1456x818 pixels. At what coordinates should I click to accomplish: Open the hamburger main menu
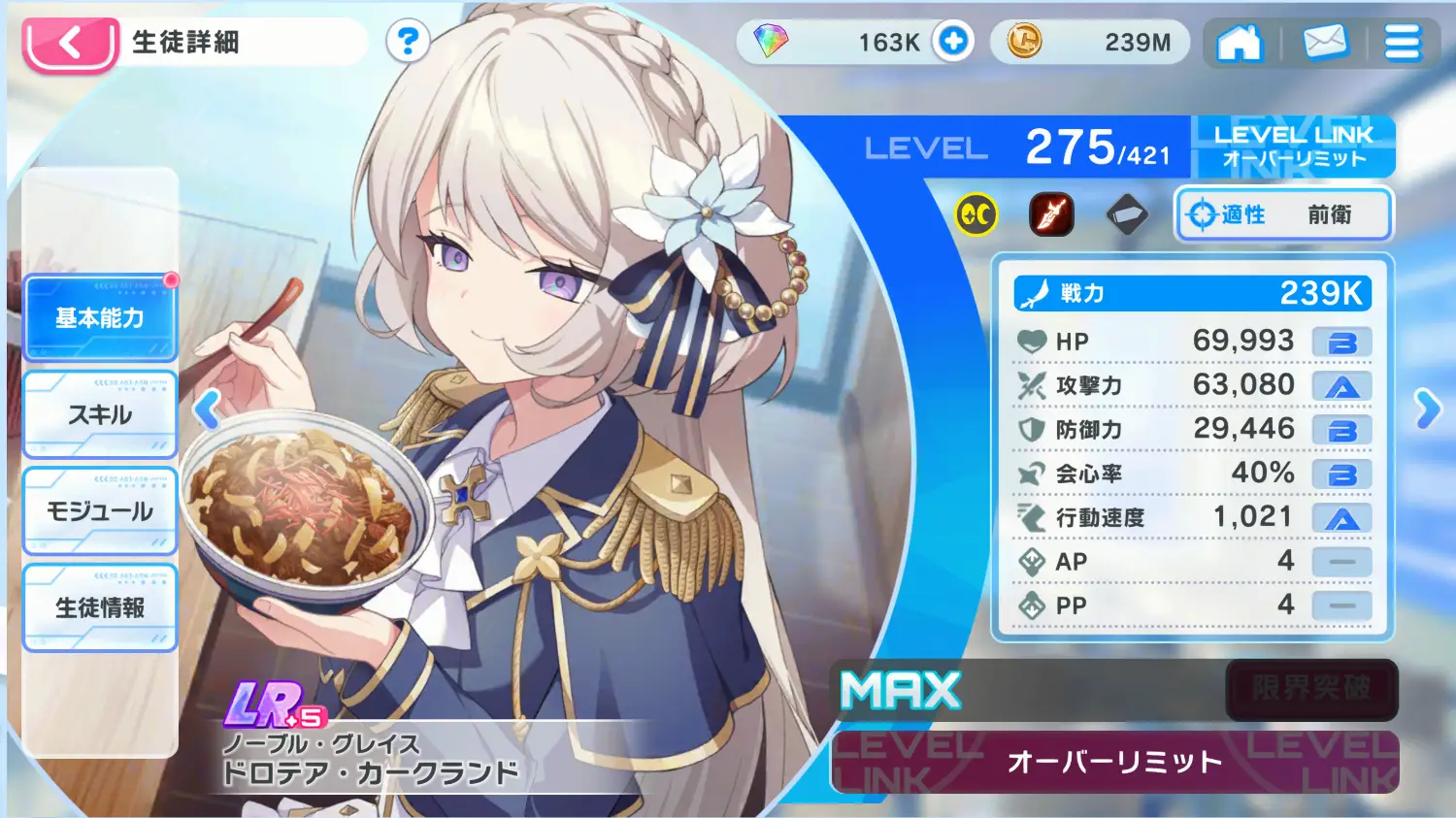(x=1402, y=43)
